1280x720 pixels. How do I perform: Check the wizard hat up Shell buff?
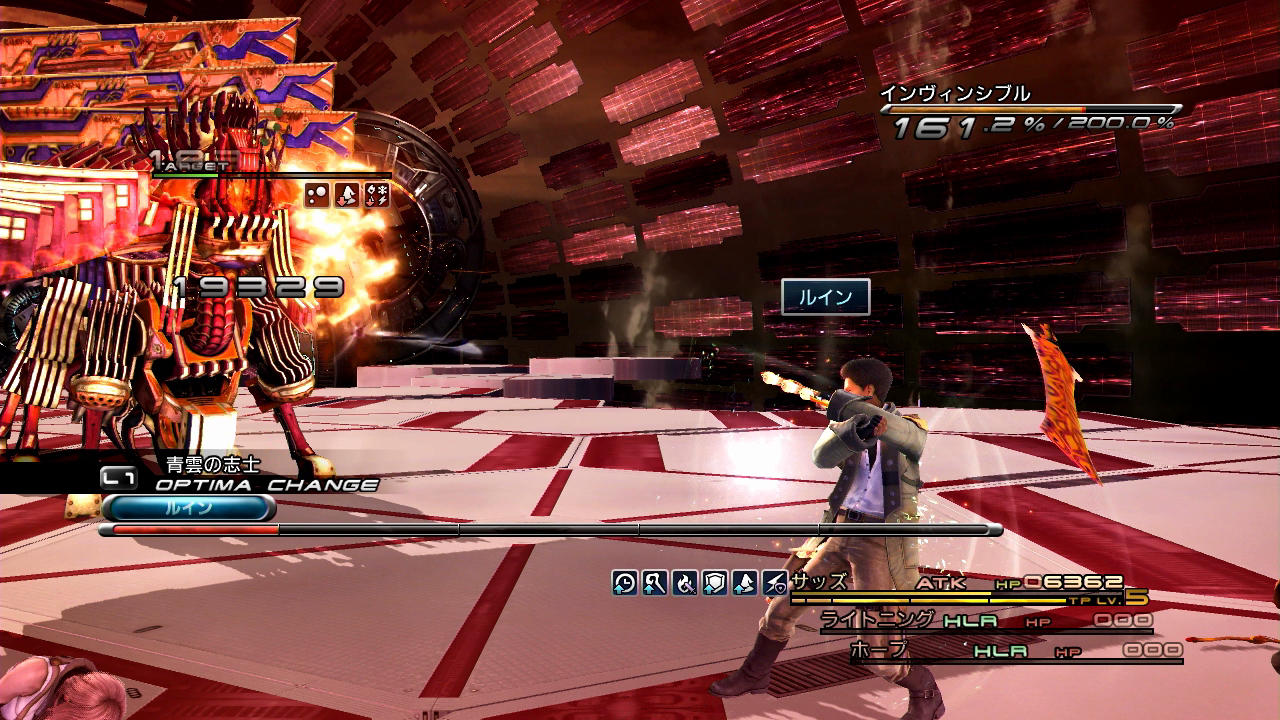(745, 583)
